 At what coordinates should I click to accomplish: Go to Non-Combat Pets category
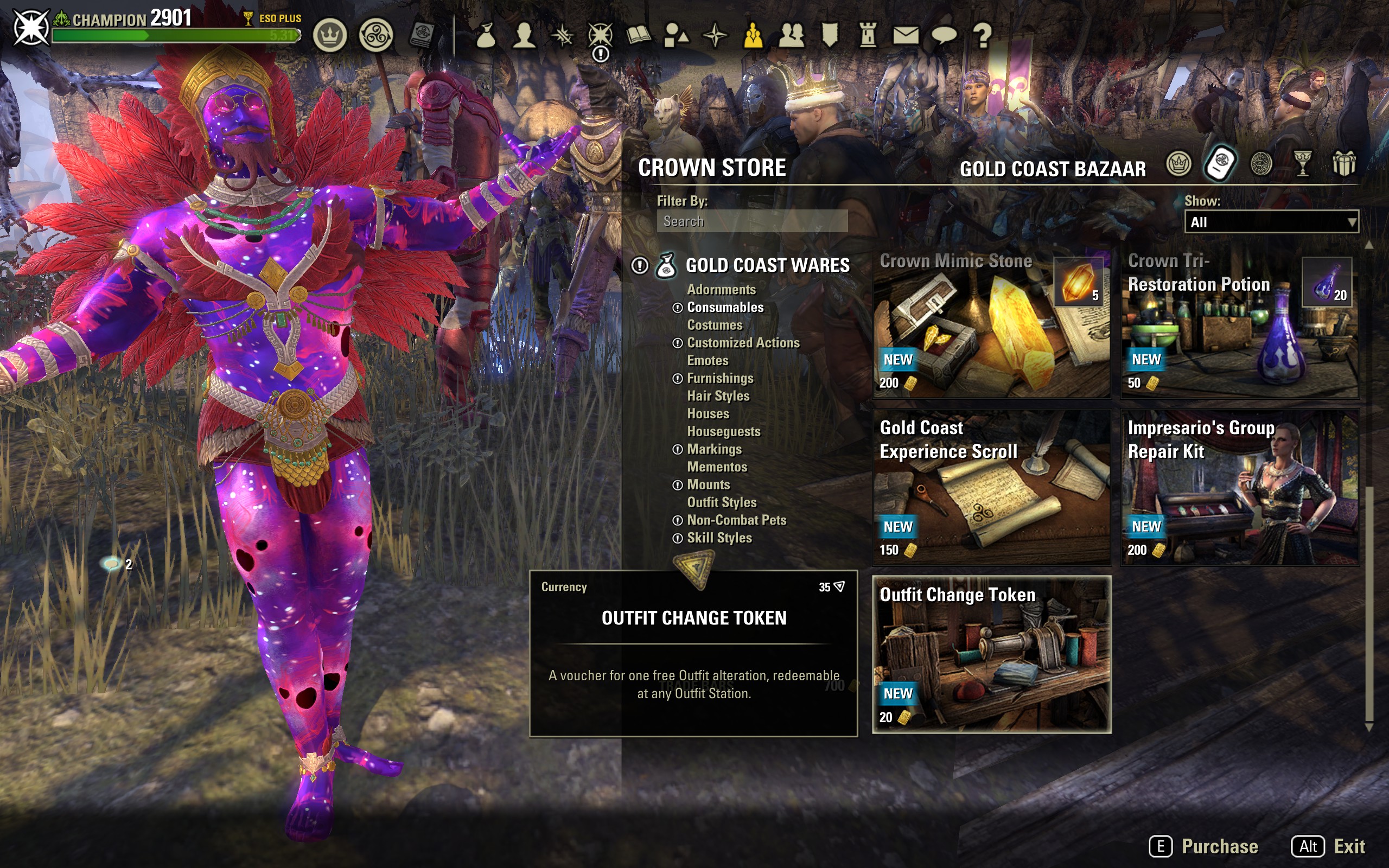[x=736, y=520]
